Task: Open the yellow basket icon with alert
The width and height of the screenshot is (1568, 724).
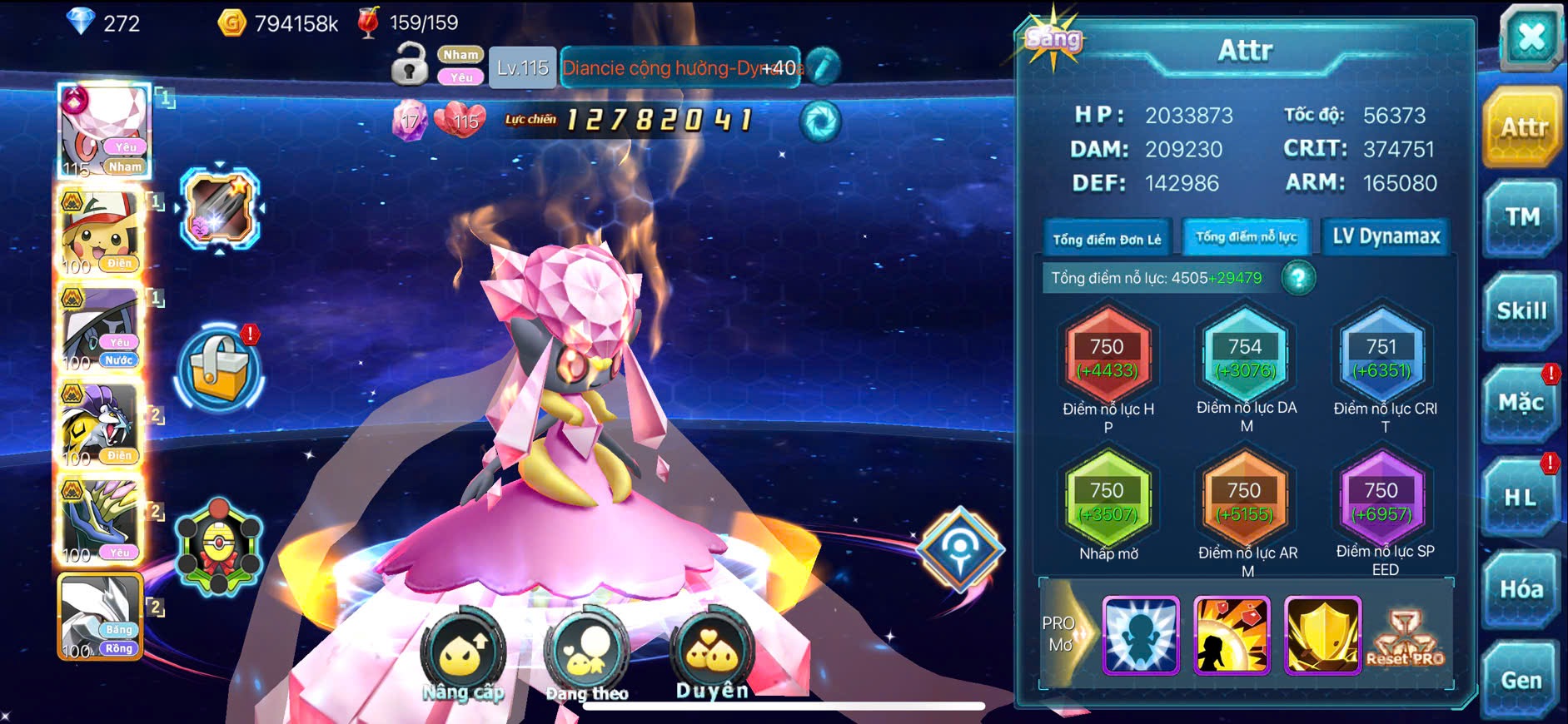Action: point(220,369)
